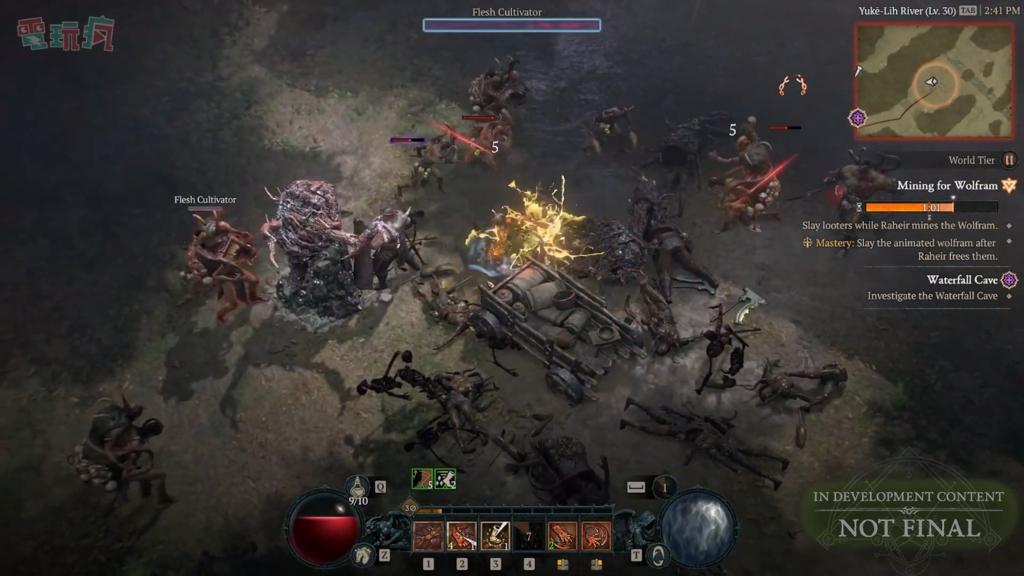Select the Waterfall Cave quest entry

pos(961,280)
